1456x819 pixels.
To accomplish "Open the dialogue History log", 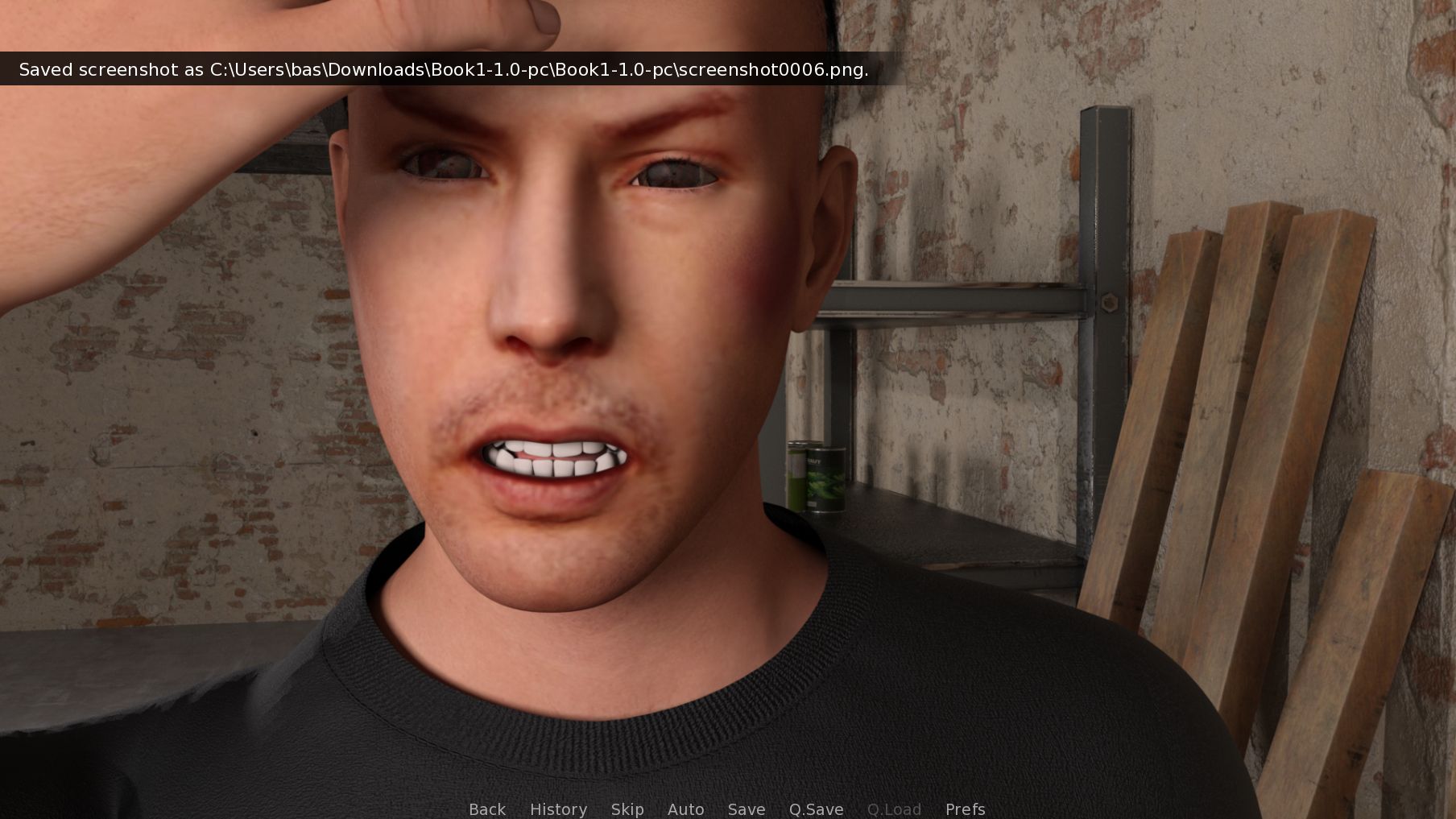I will click(559, 809).
